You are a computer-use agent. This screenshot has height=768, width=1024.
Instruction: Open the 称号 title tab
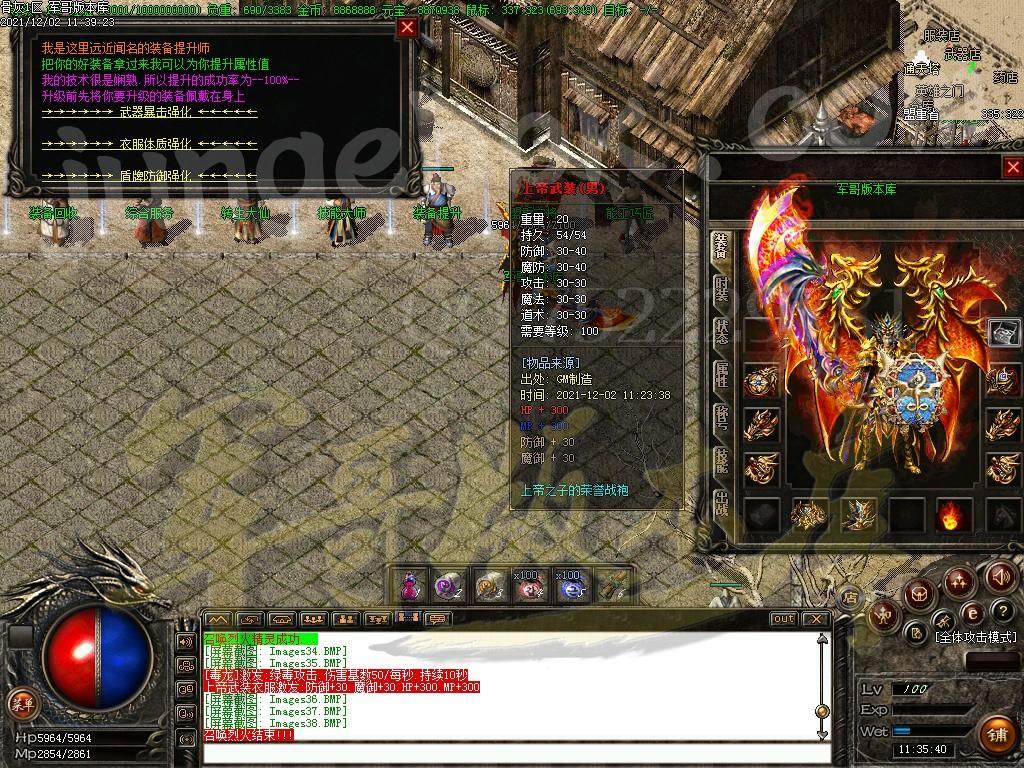tap(721, 418)
